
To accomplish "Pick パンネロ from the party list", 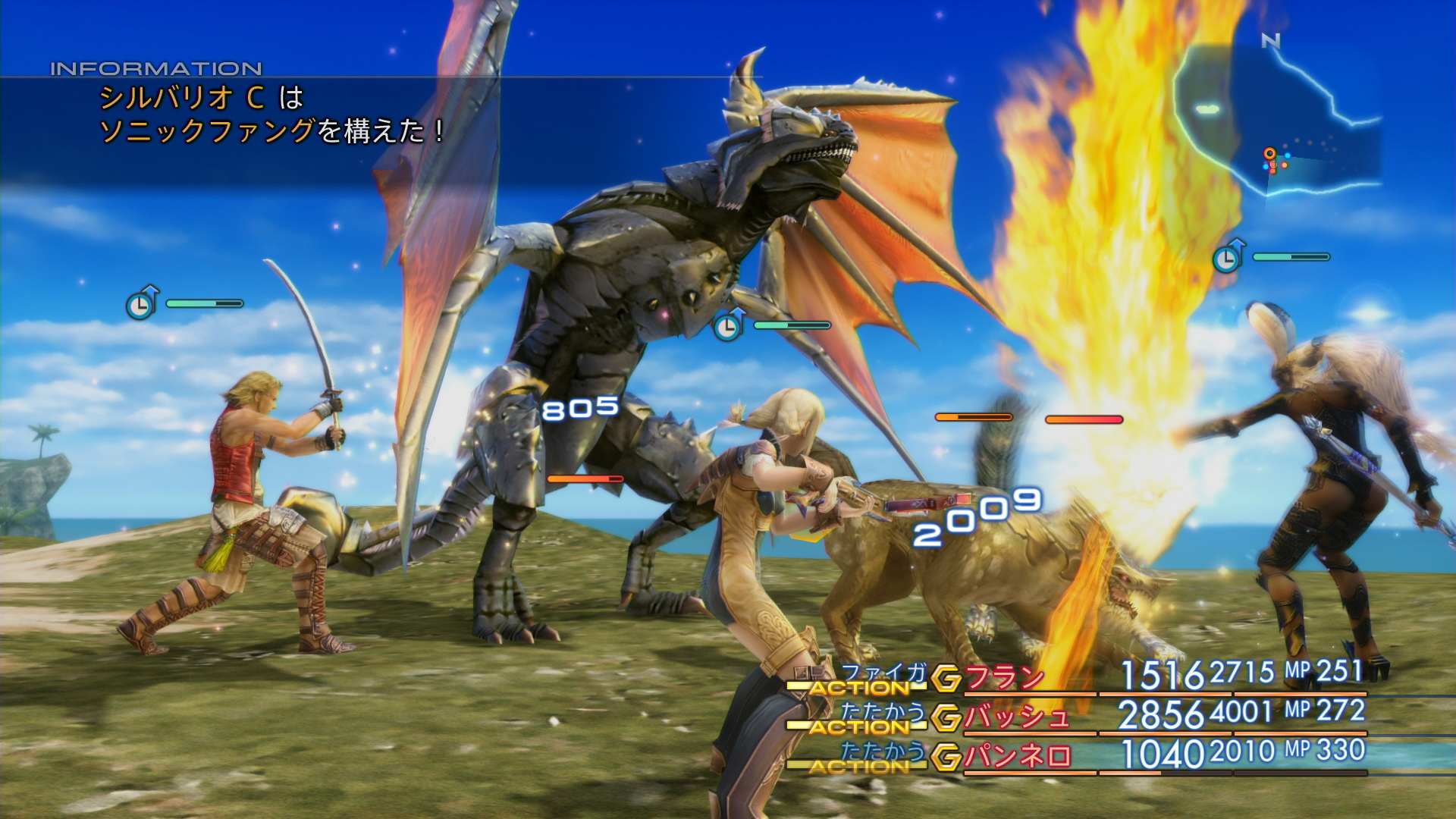I will pos(1016,756).
